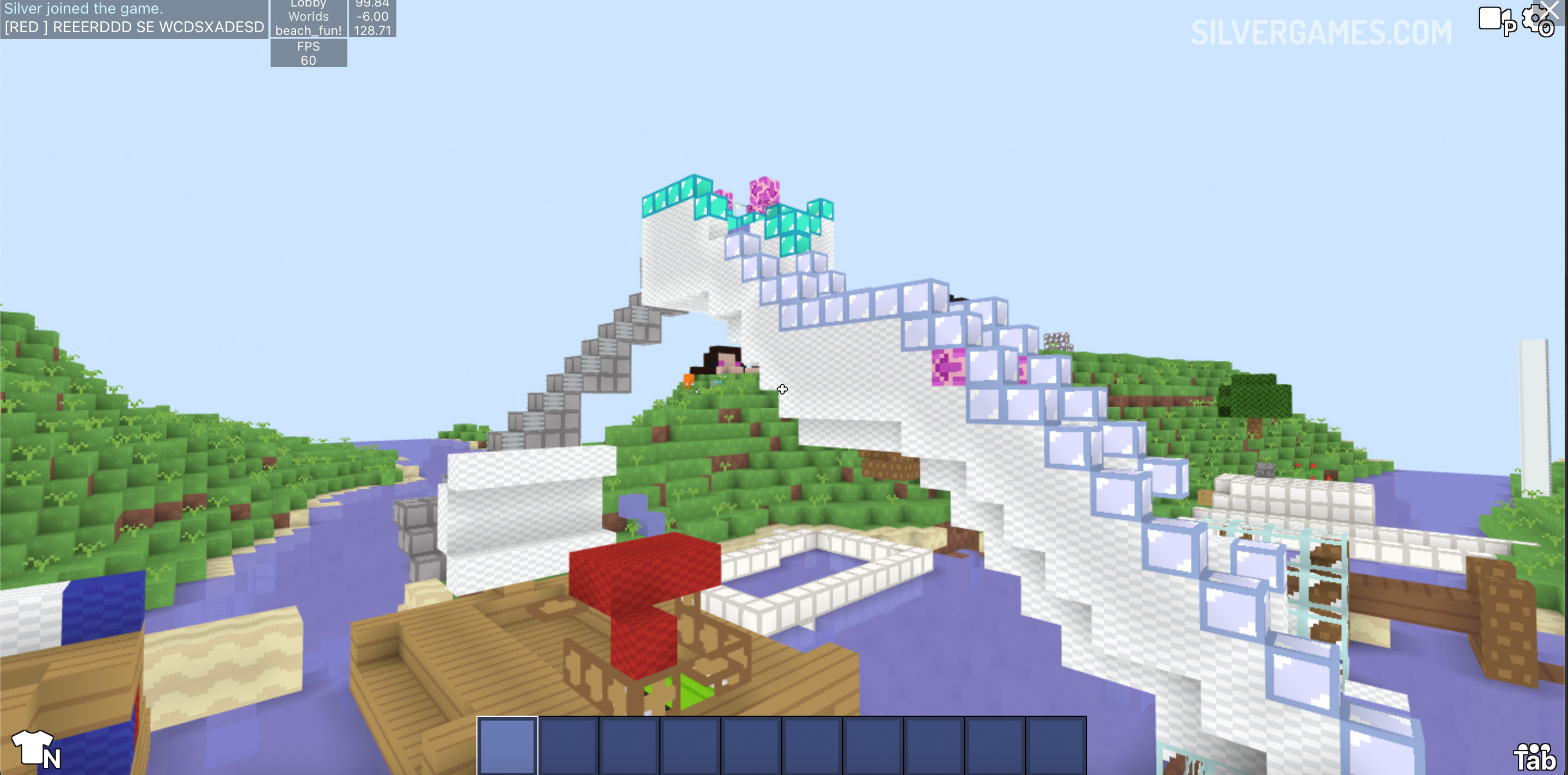1568x775 pixels.
Task: Click the Lobby label in the debug panel
Action: pos(308,5)
